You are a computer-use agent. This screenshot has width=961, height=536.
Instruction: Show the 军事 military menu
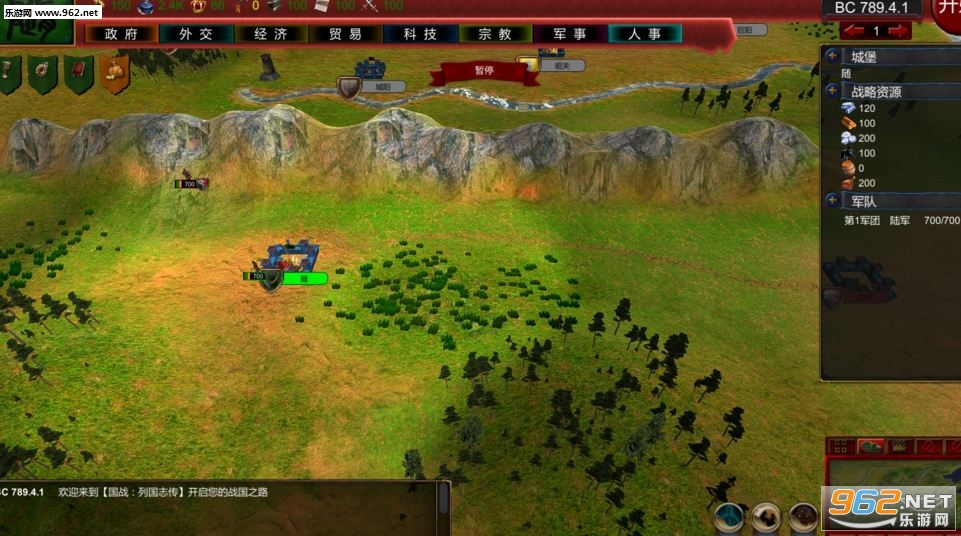tap(569, 33)
